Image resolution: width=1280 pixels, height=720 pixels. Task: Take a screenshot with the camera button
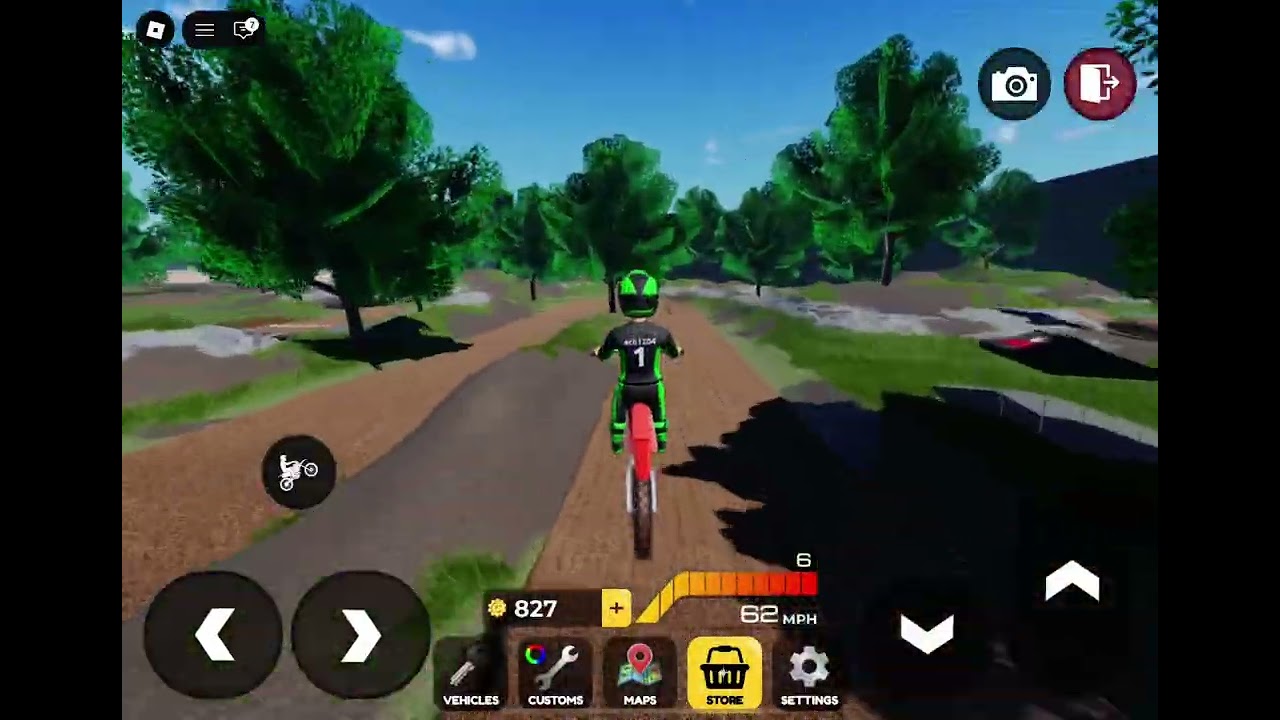[1015, 85]
